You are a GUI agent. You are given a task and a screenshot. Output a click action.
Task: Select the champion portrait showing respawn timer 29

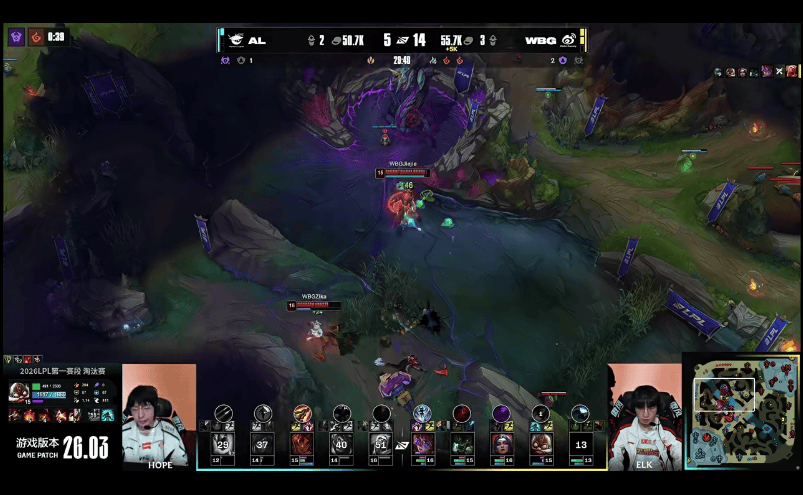222,443
